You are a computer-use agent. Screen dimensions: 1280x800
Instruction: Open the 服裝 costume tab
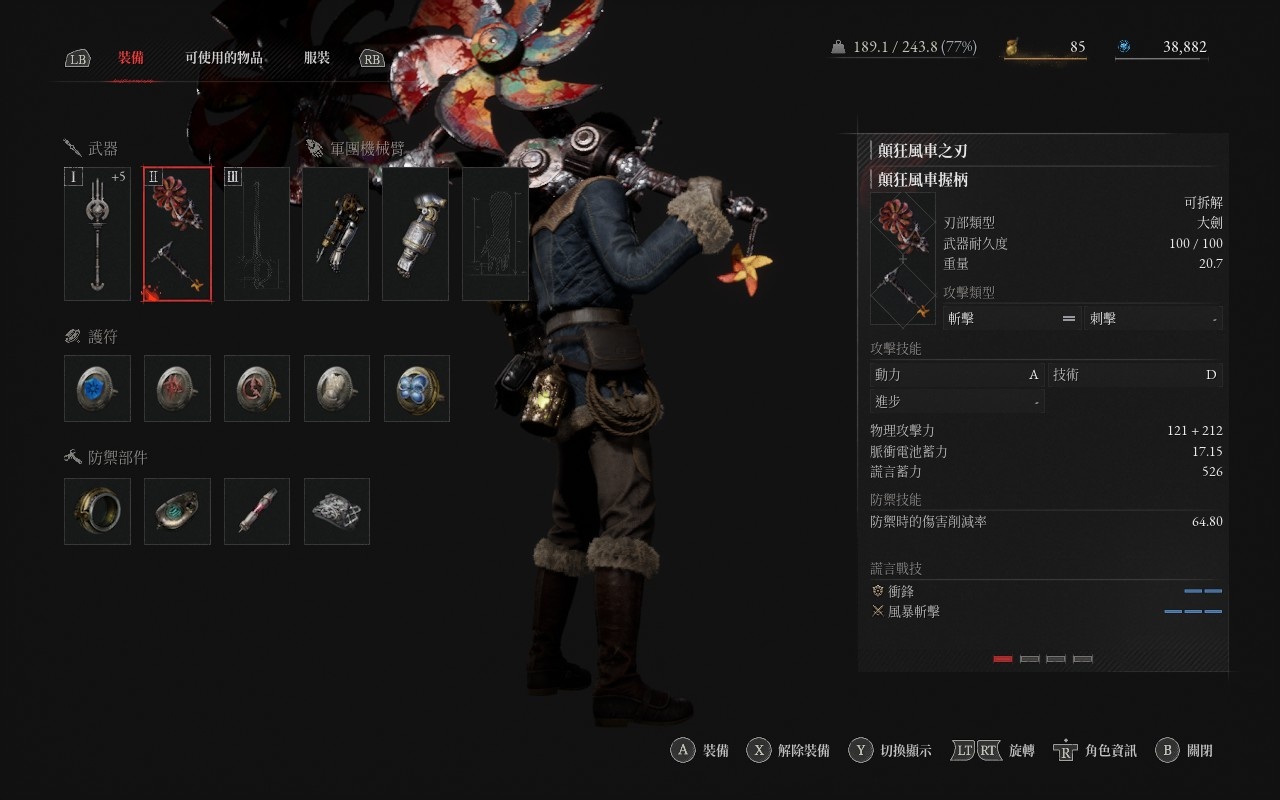317,58
